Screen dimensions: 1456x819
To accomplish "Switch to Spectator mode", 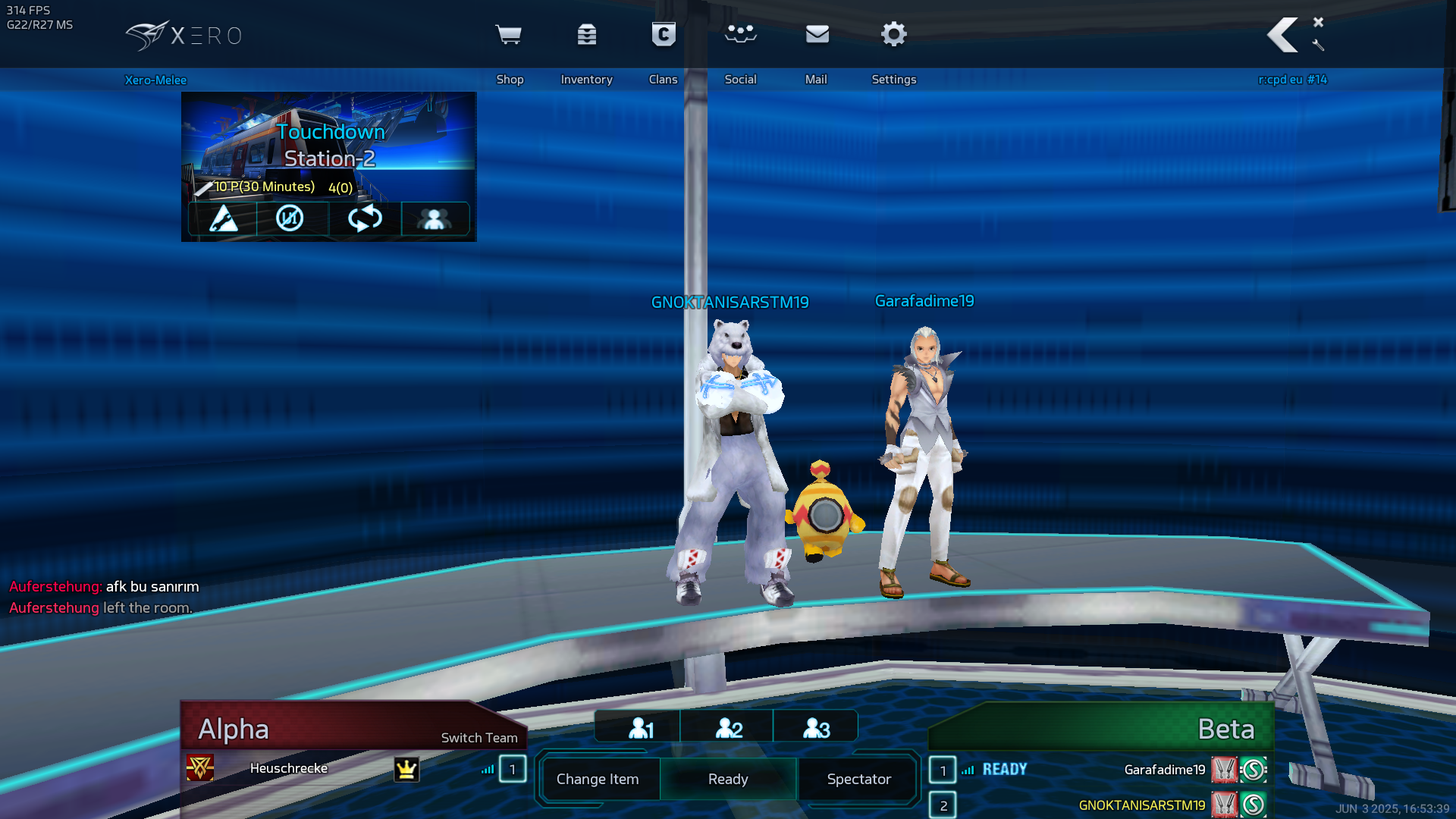I will (858, 779).
